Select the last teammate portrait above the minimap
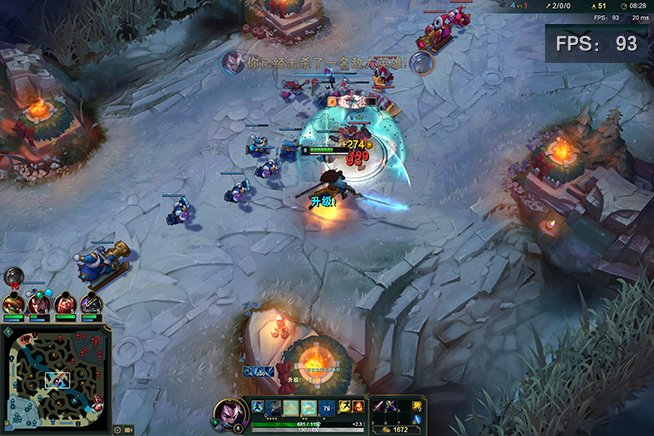Screen dimensions: 654x436 click(91, 302)
